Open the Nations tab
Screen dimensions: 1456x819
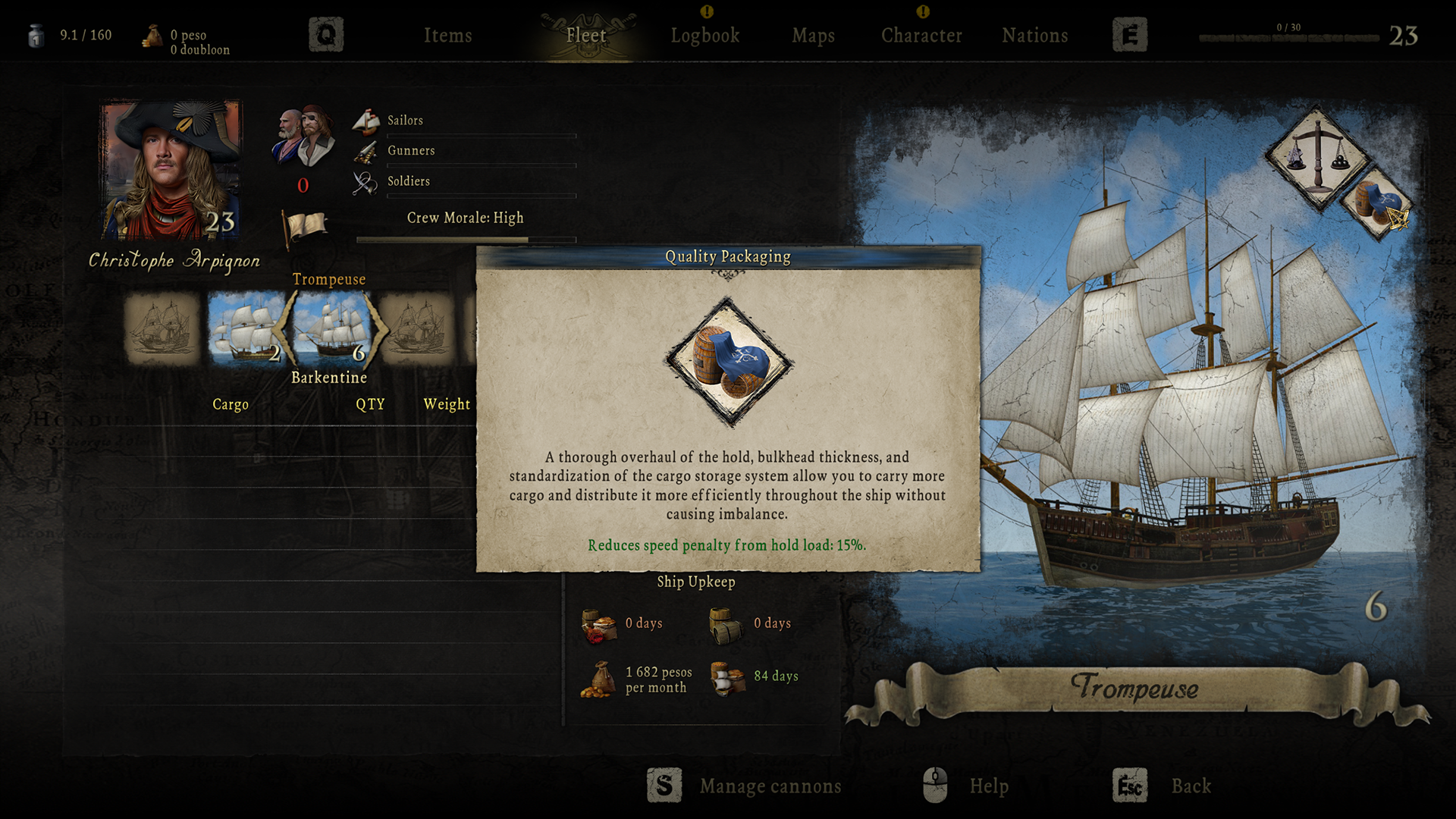tap(1034, 36)
